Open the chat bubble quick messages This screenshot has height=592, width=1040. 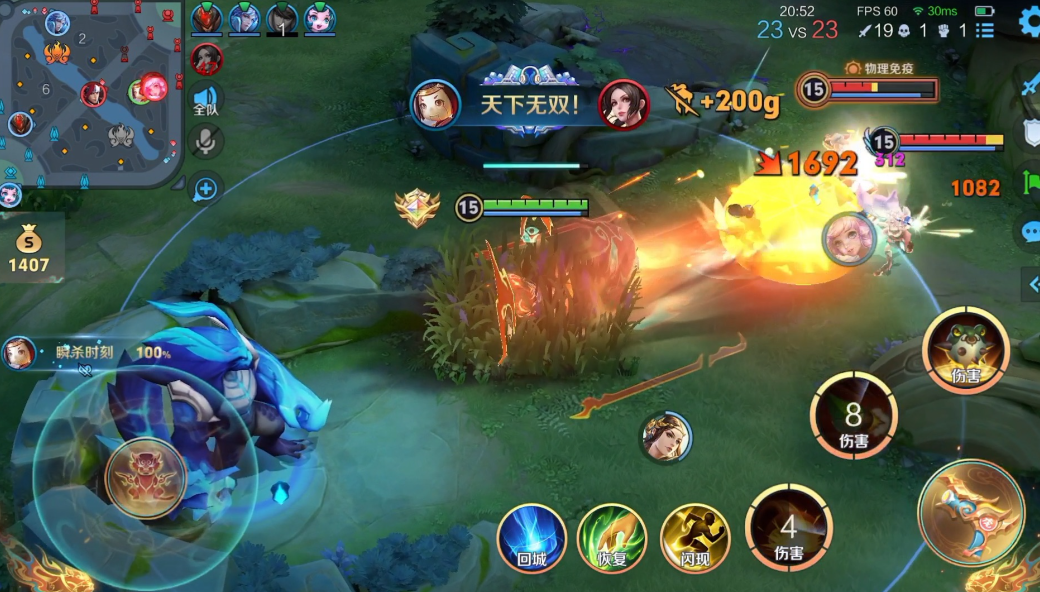(x=1030, y=233)
